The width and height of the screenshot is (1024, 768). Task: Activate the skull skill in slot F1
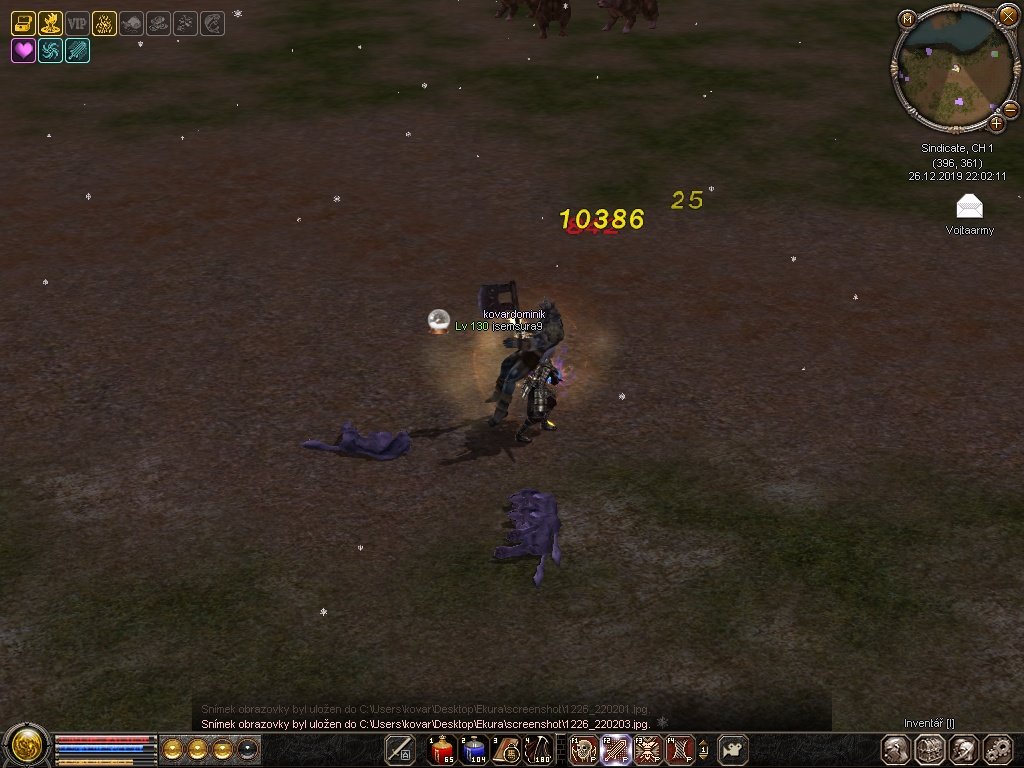[x=582, y=750]
